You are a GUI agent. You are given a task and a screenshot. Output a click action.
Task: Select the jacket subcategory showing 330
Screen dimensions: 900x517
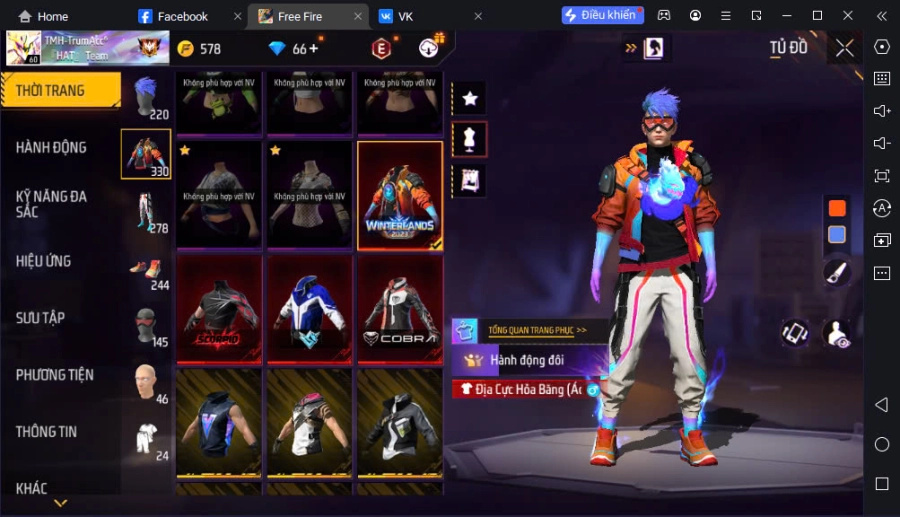[146, 155]
